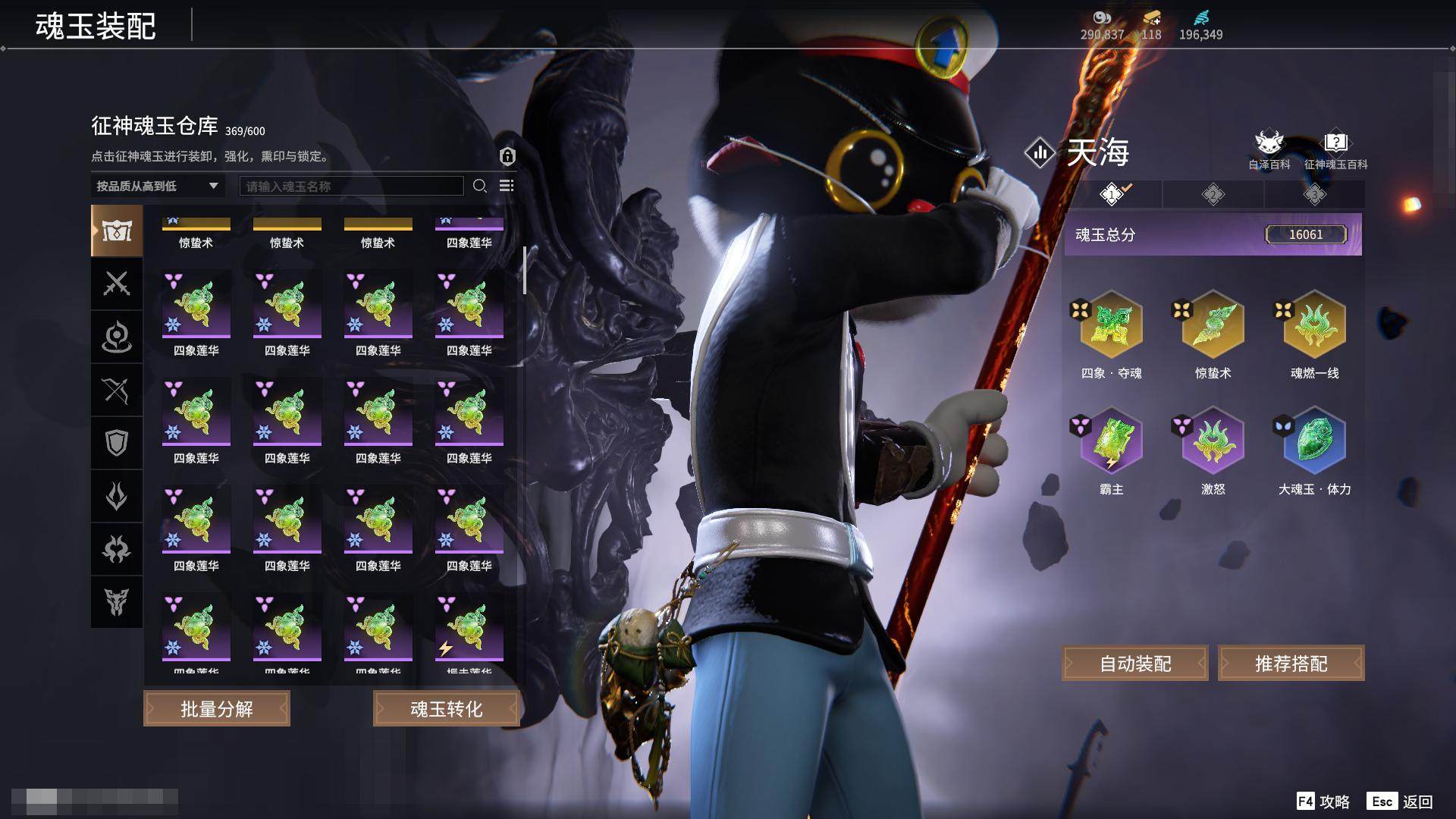Switch to the shield category tab
The image size is (1456, 819).
click(x=117, y=443)
